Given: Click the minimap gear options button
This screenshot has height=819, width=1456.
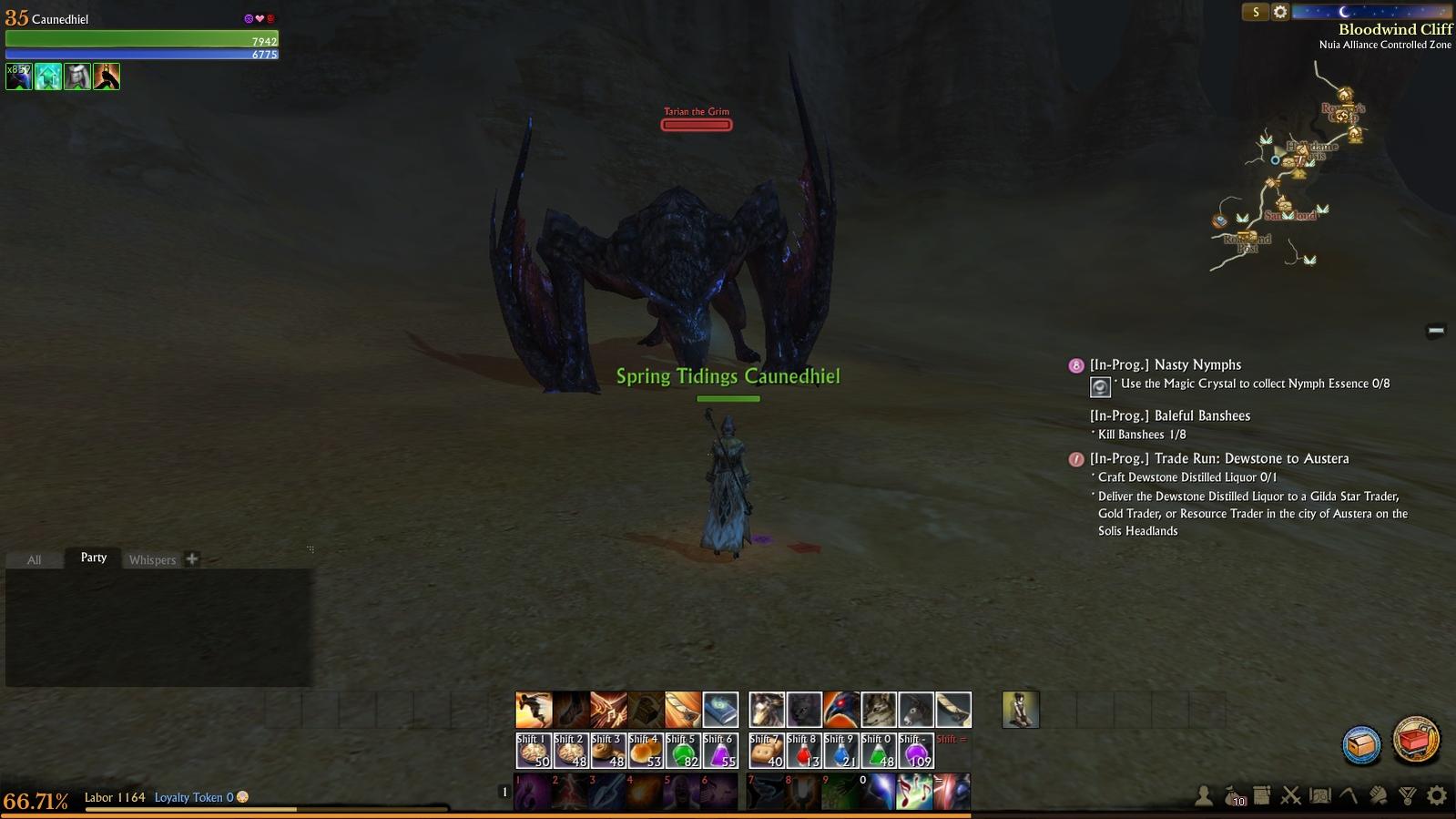Looking at the screenshot, I should click(x=1280, y=12).
